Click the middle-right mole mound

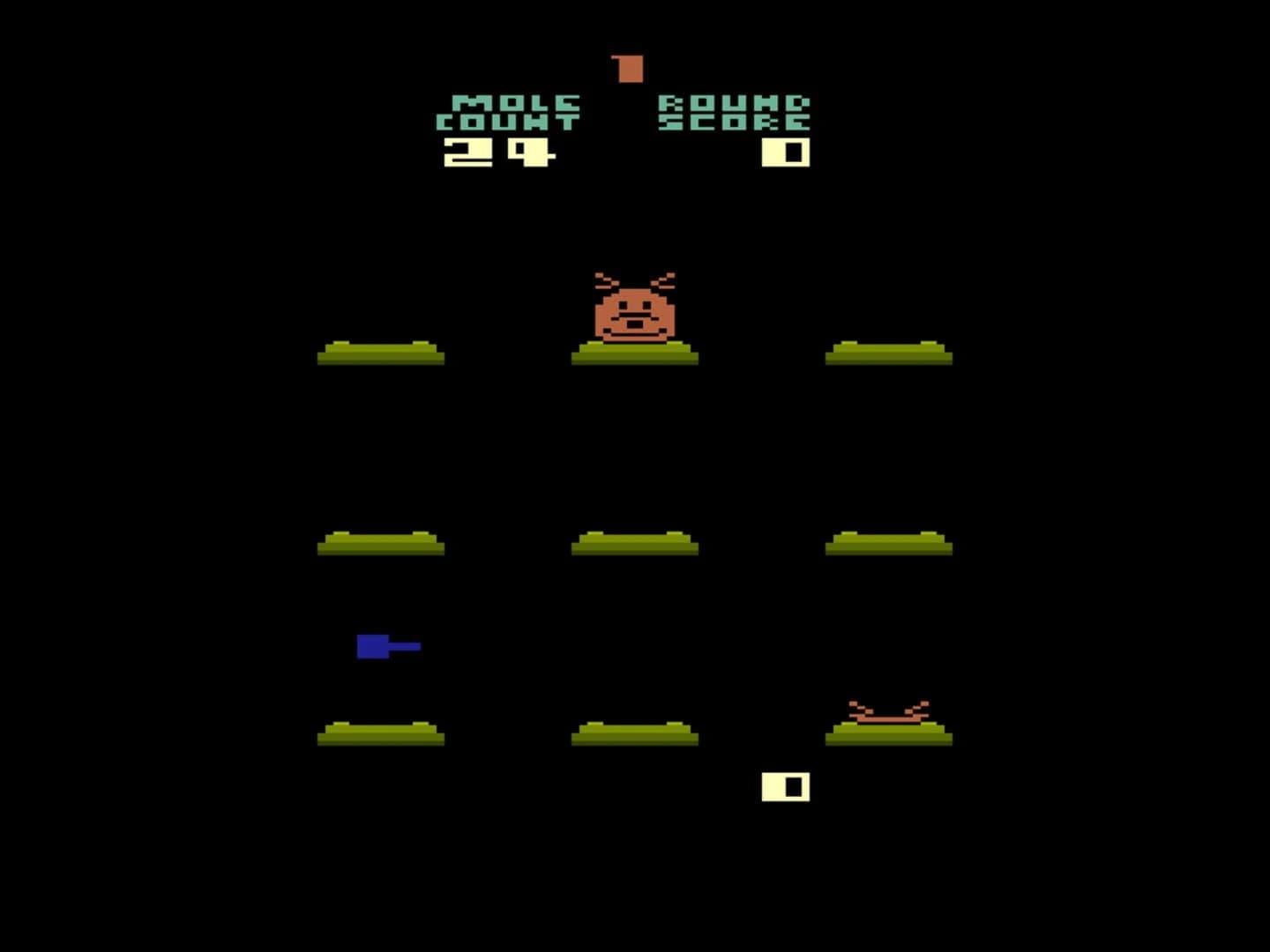(x=889, y=542)
